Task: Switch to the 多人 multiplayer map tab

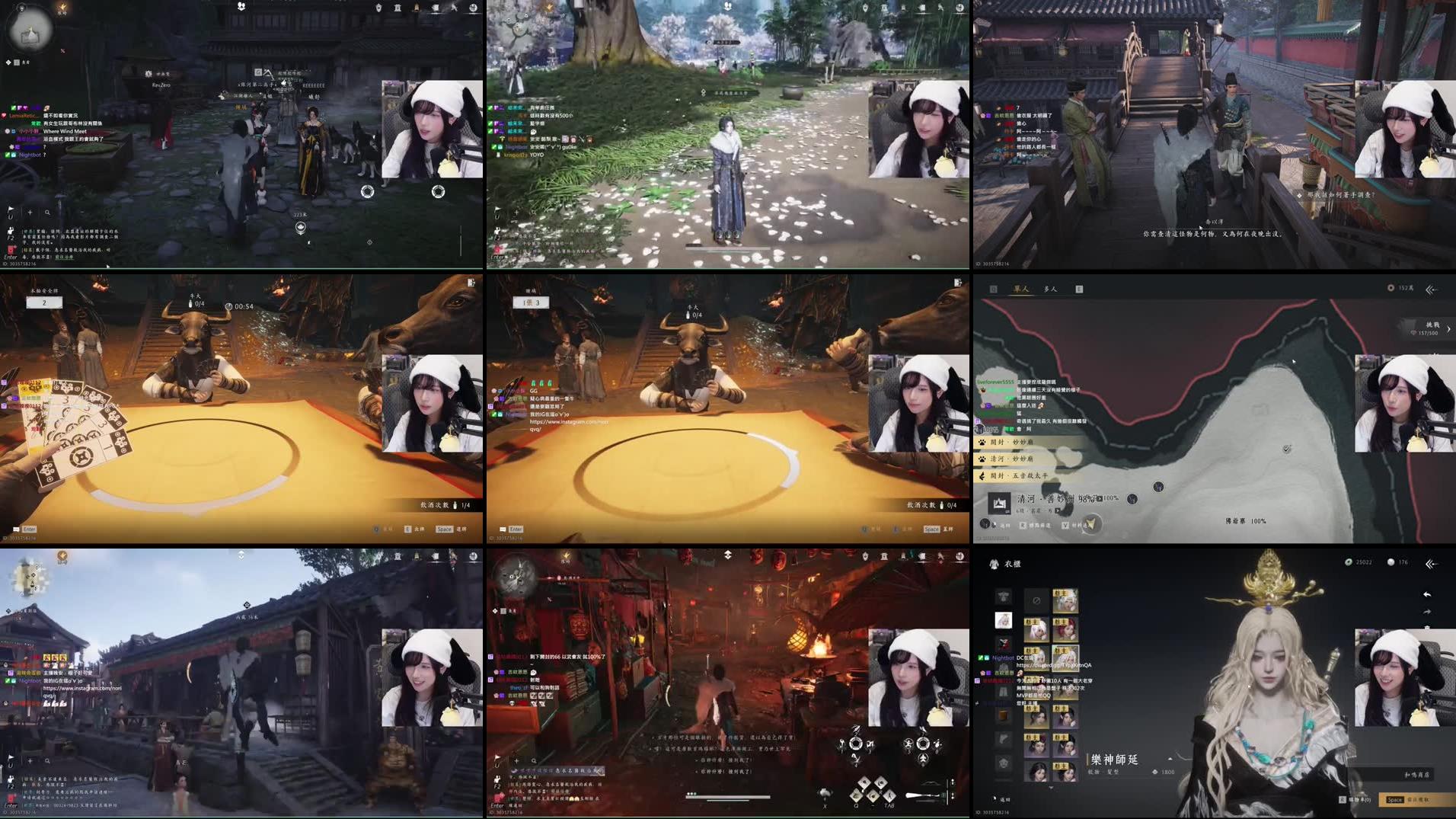Action: tap(1049, 289)
